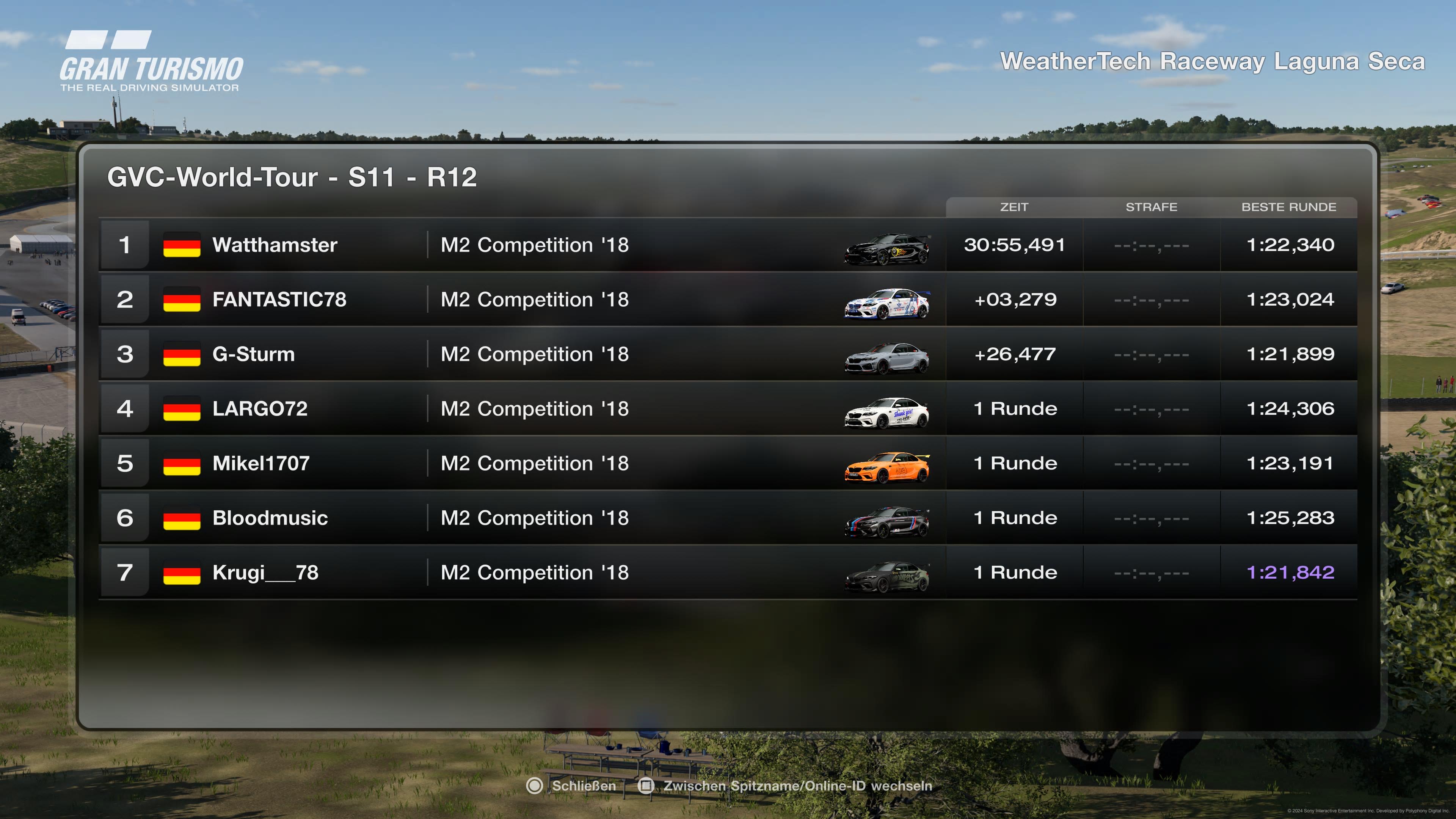Toggle Spitzname/Online-ID name display

pyautogui.click(x=786, y=786)
